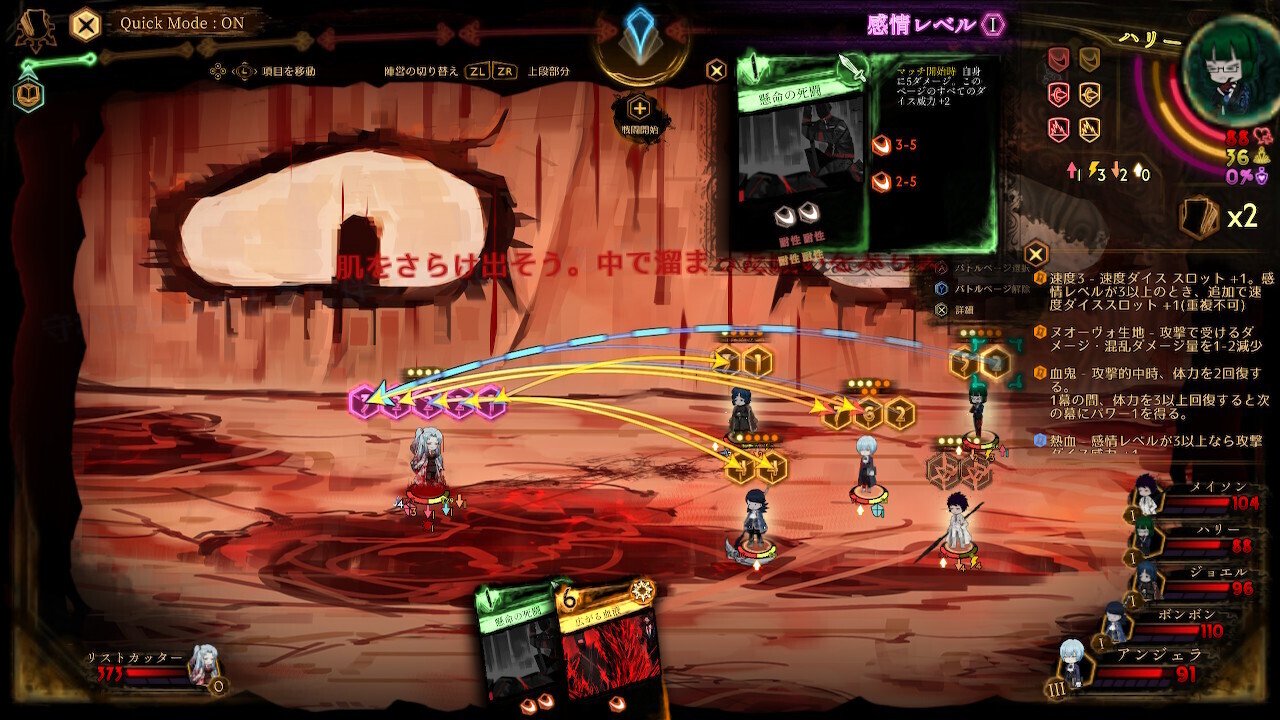Select メイソン in the party list
This screenshot has height=720, width=1280.
tap(1148, 494)
